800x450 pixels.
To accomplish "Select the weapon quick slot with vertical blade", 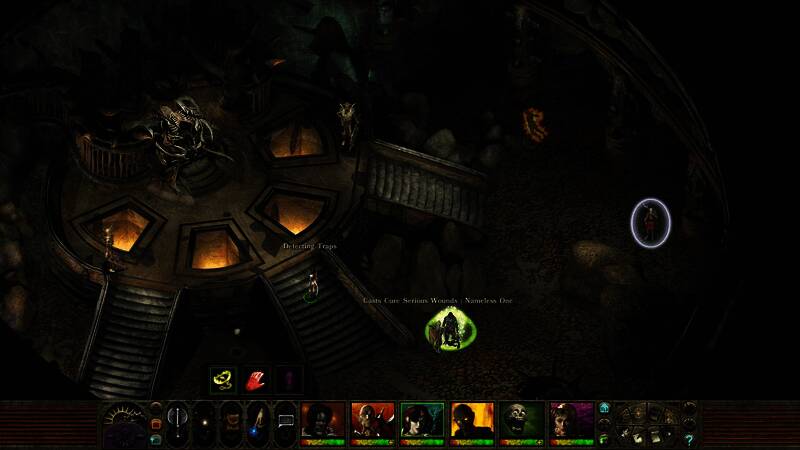I will click(178, 423).
